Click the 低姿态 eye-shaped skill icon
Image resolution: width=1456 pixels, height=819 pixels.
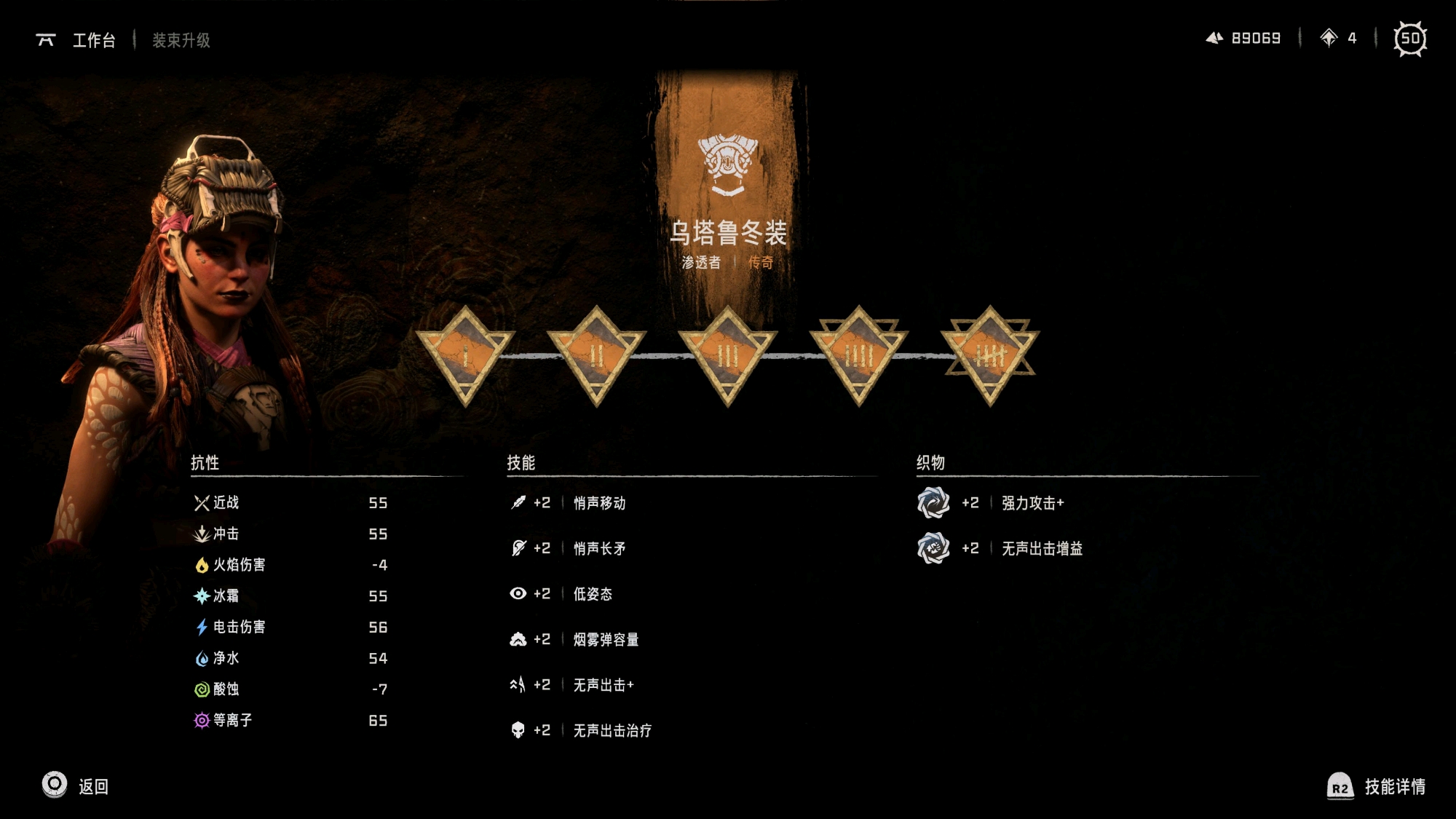(x=518, y=593)
